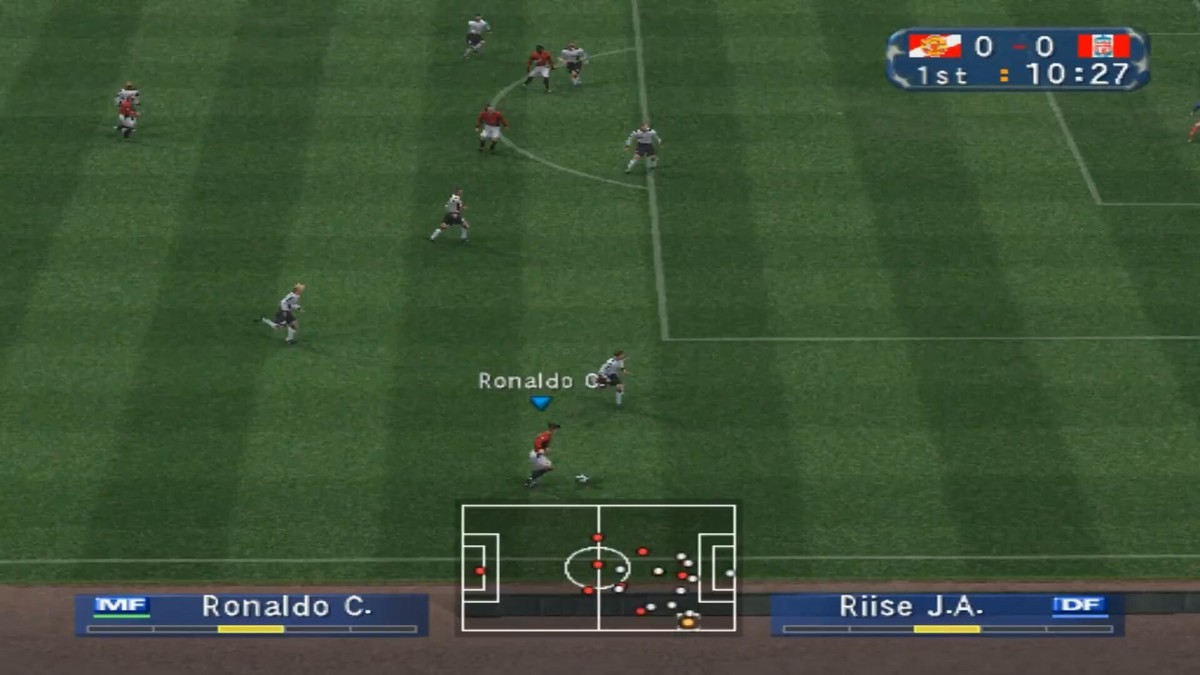
Task: Click the Manchester United crest on scoreboard
Action: point(934,46)
